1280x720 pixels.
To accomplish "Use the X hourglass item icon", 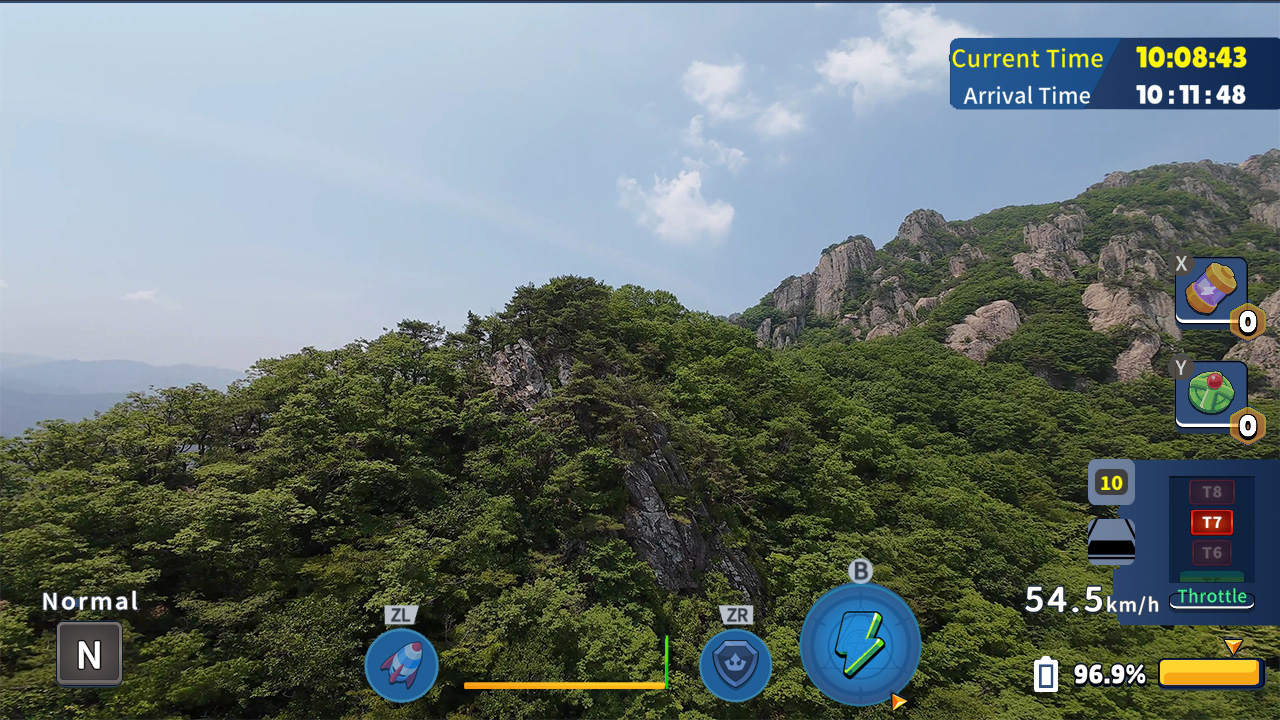I will tap(1210, 292).
